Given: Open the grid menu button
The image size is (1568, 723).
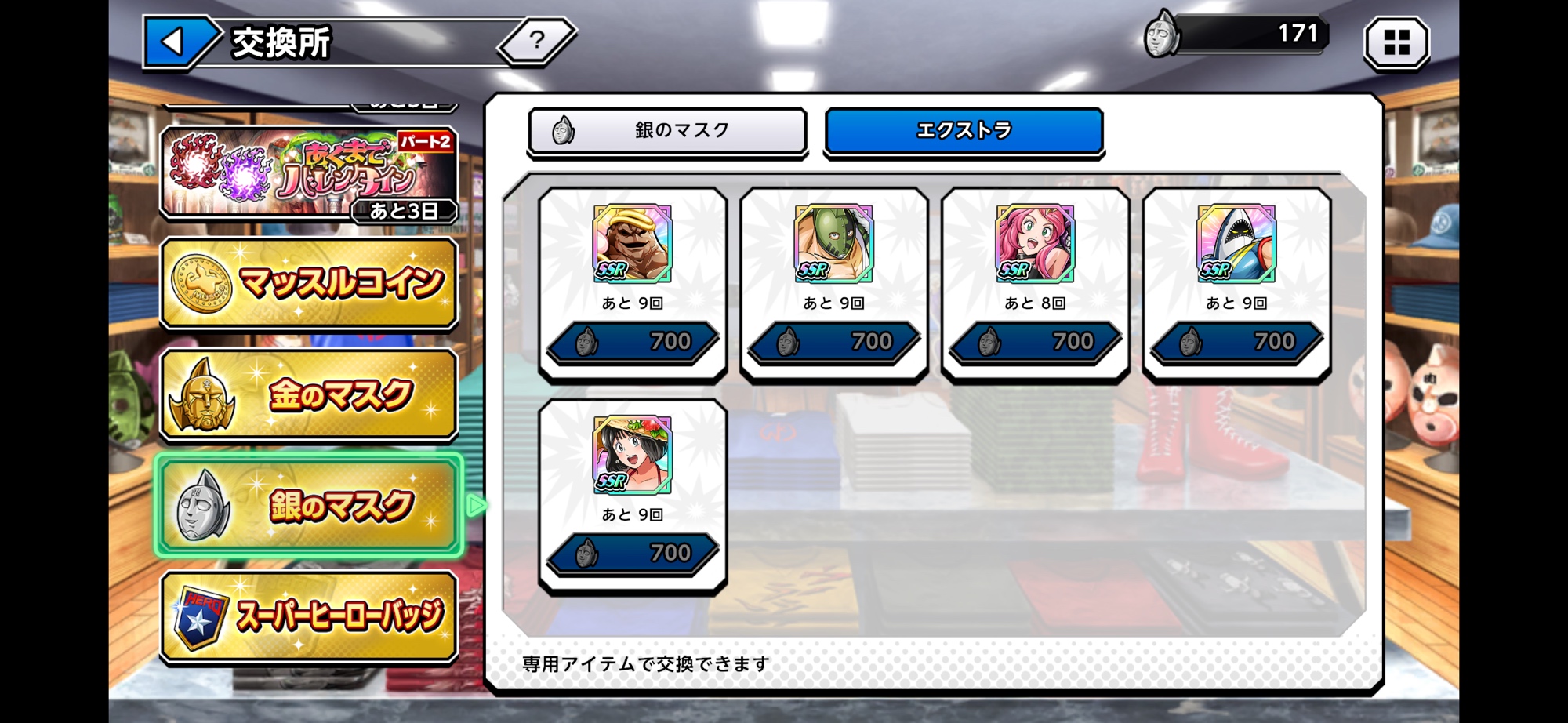Looking at the screenshot, I should 1396,42.
